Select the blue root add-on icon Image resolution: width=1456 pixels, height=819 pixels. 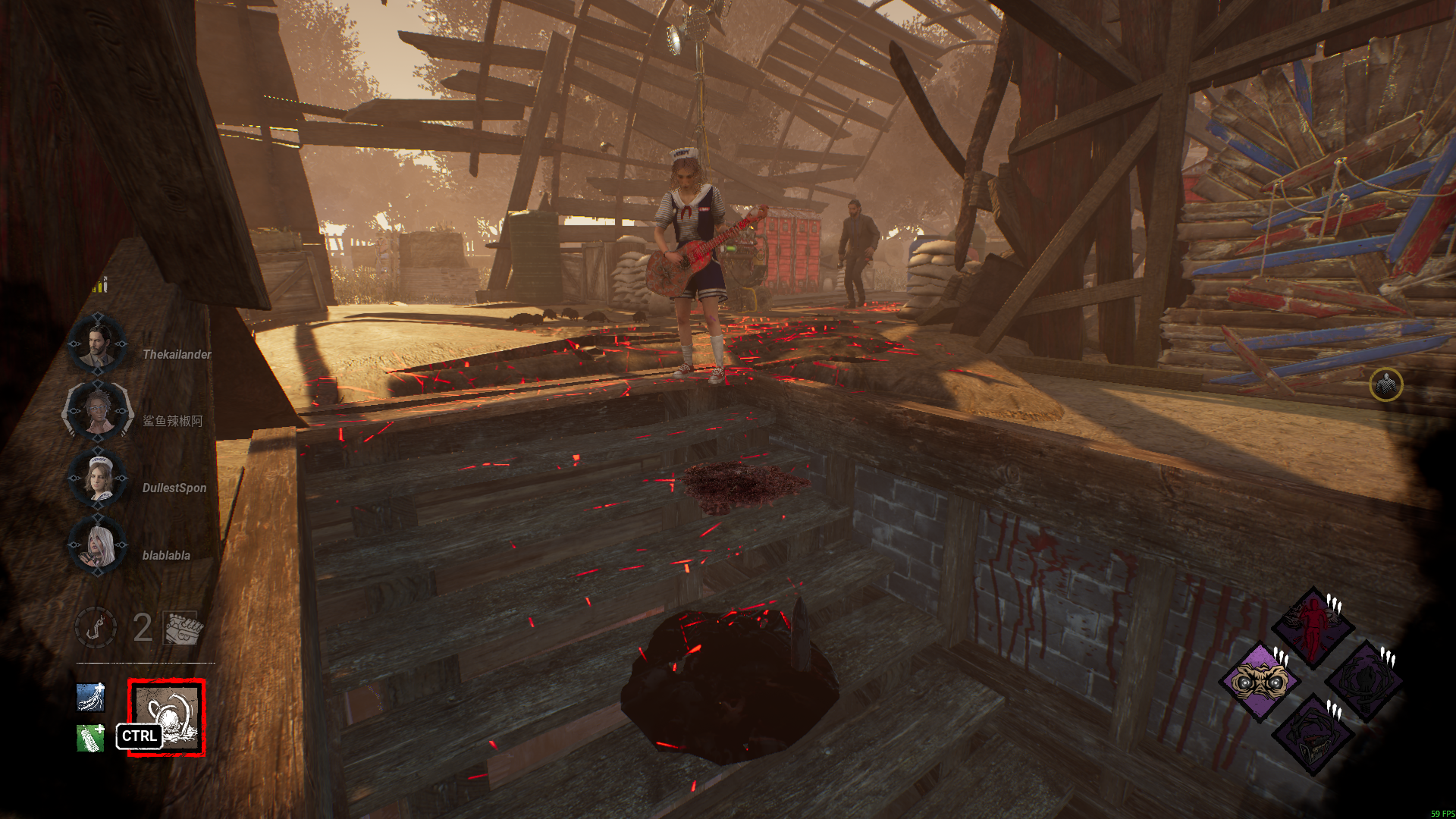tap(91, 697)
